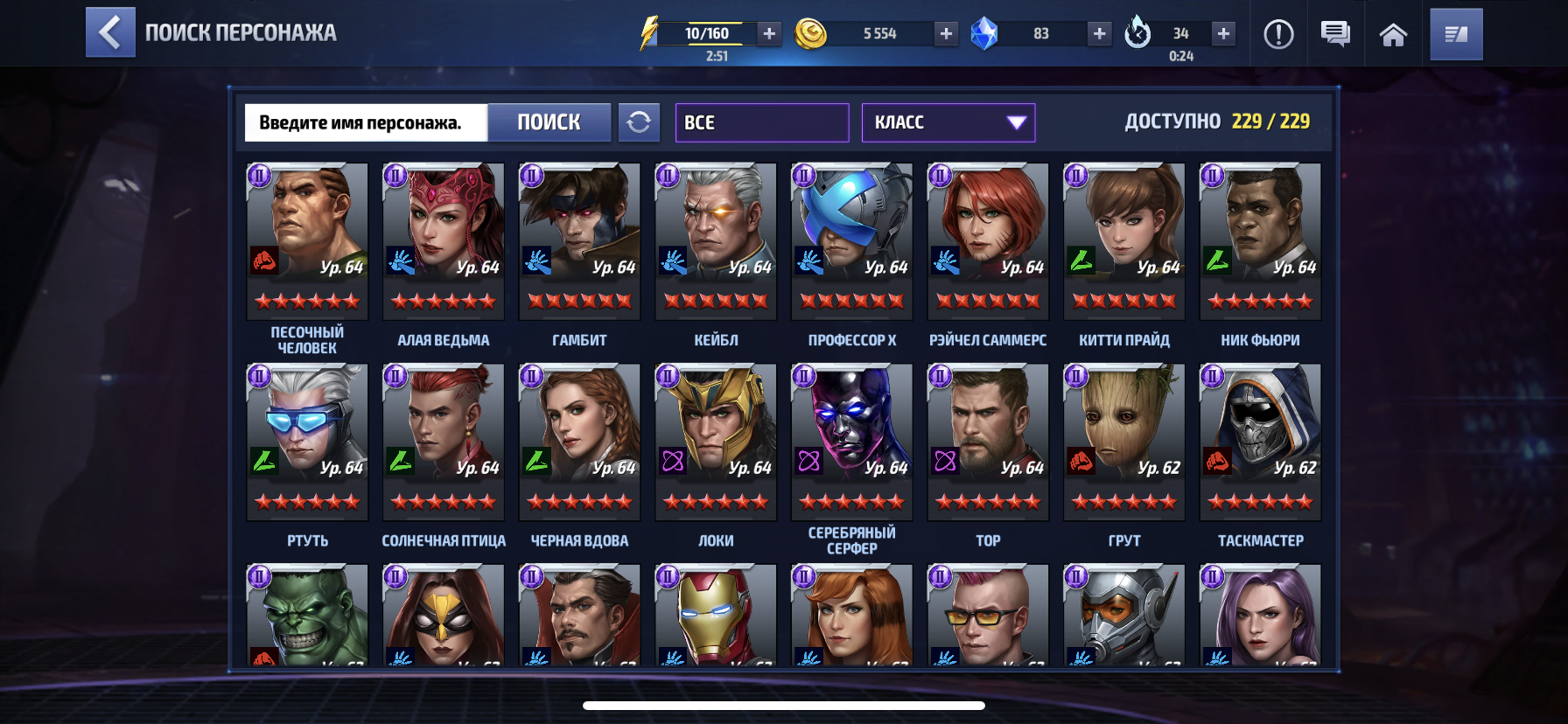The width and height of the screenshot is (1568, 724).
Task: Open the ВСЕ filter dropdown
Action: [x=761, y=122]
